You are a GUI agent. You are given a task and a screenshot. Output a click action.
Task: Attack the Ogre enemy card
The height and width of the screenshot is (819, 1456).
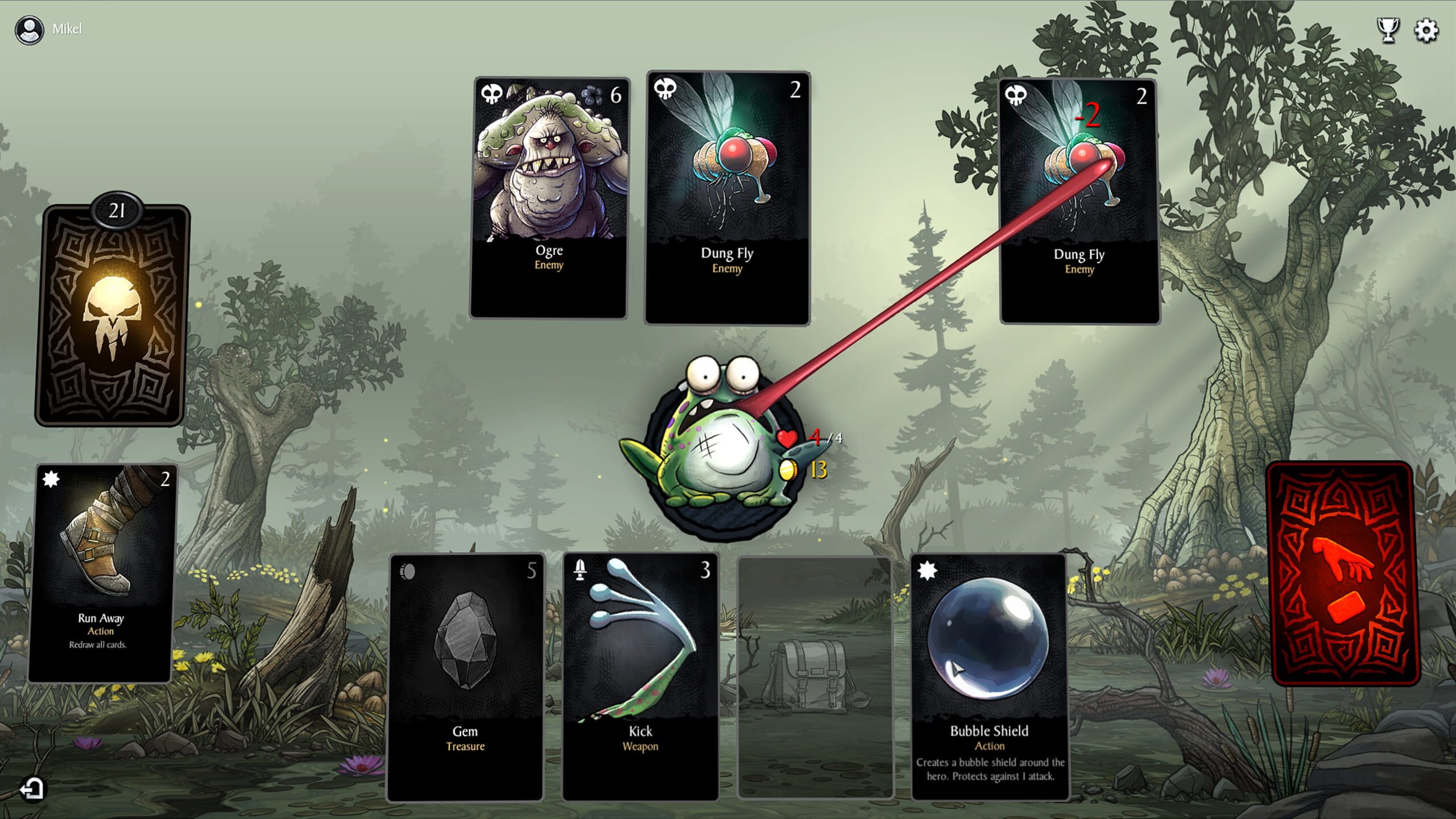(549, 196)
